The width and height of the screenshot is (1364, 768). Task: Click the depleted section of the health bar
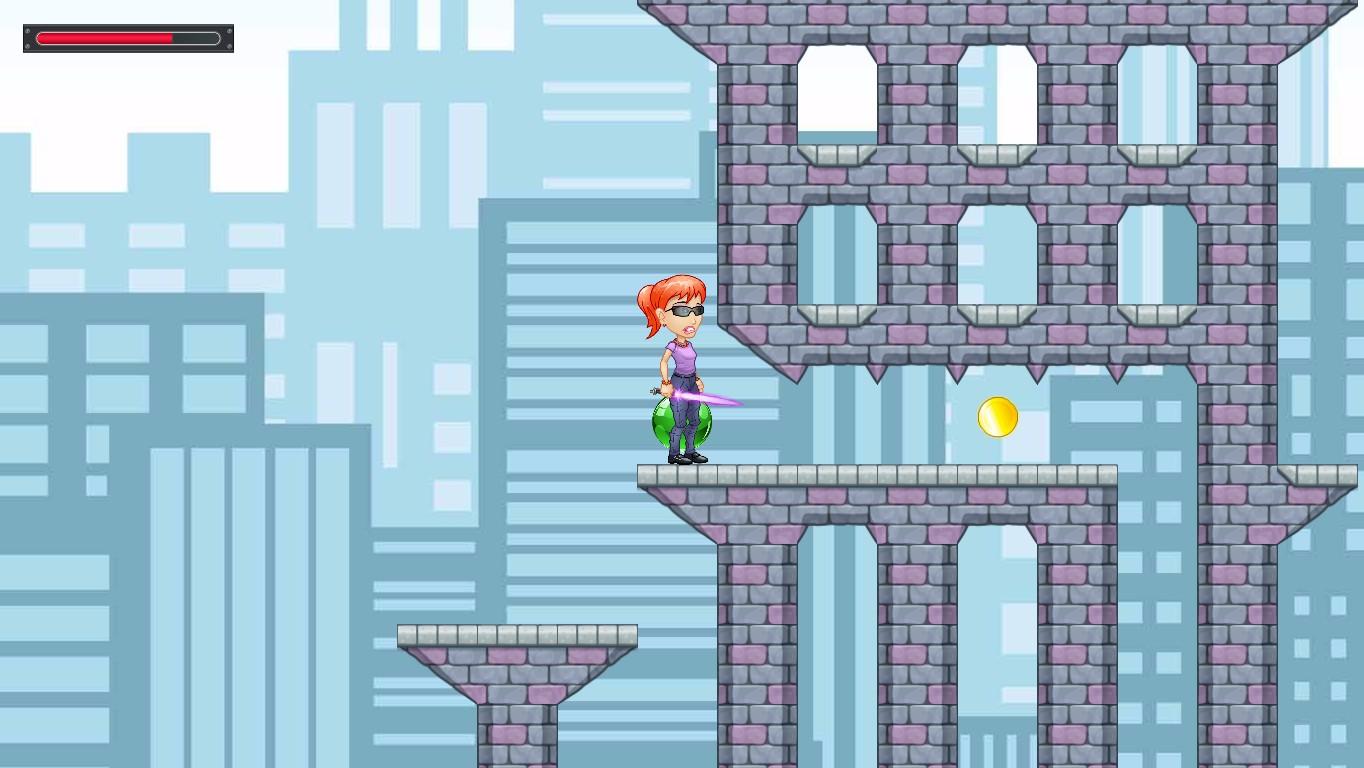click(x=196, y=38)
